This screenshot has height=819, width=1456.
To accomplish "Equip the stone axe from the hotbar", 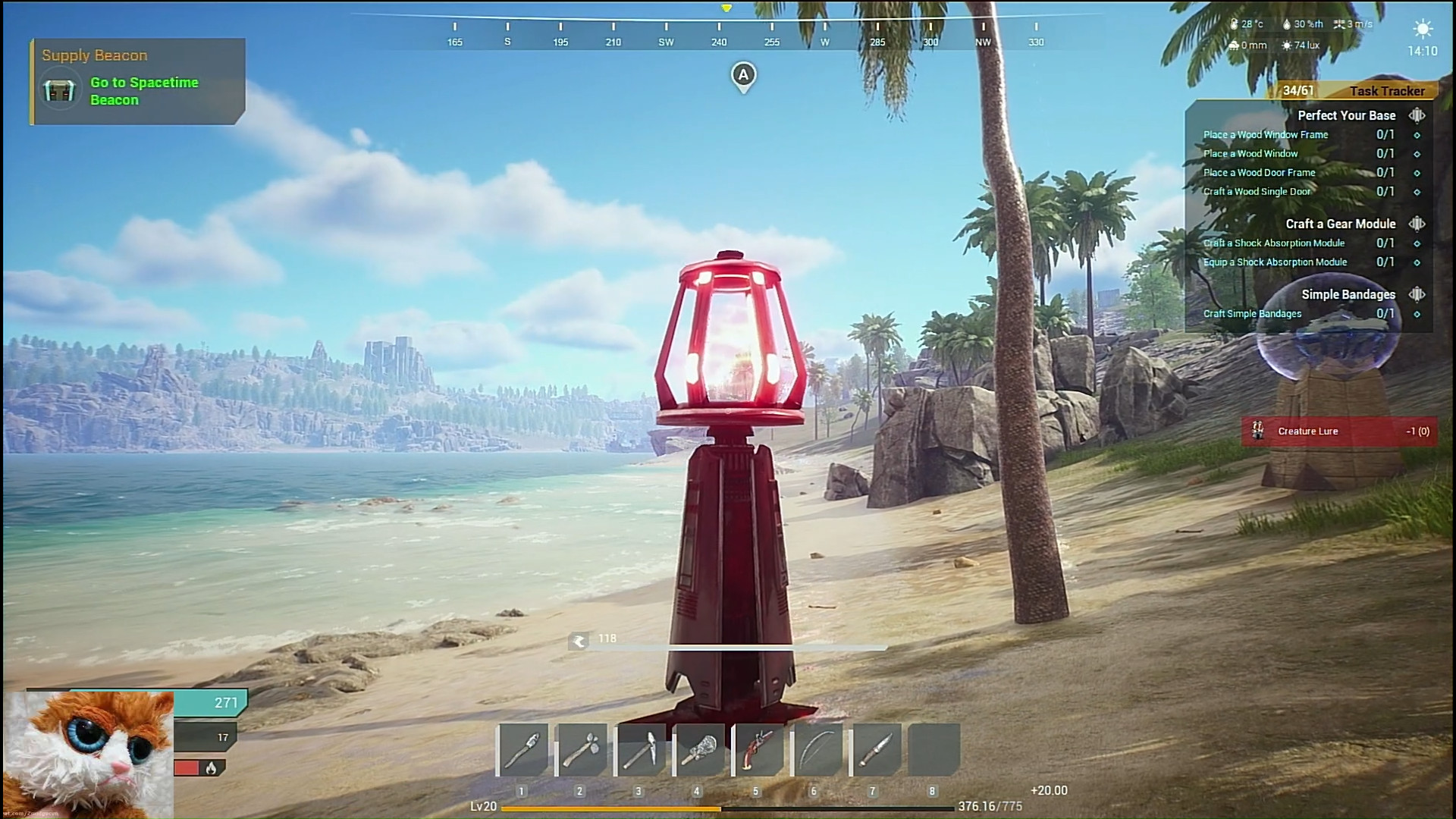I will coord(582,750).
